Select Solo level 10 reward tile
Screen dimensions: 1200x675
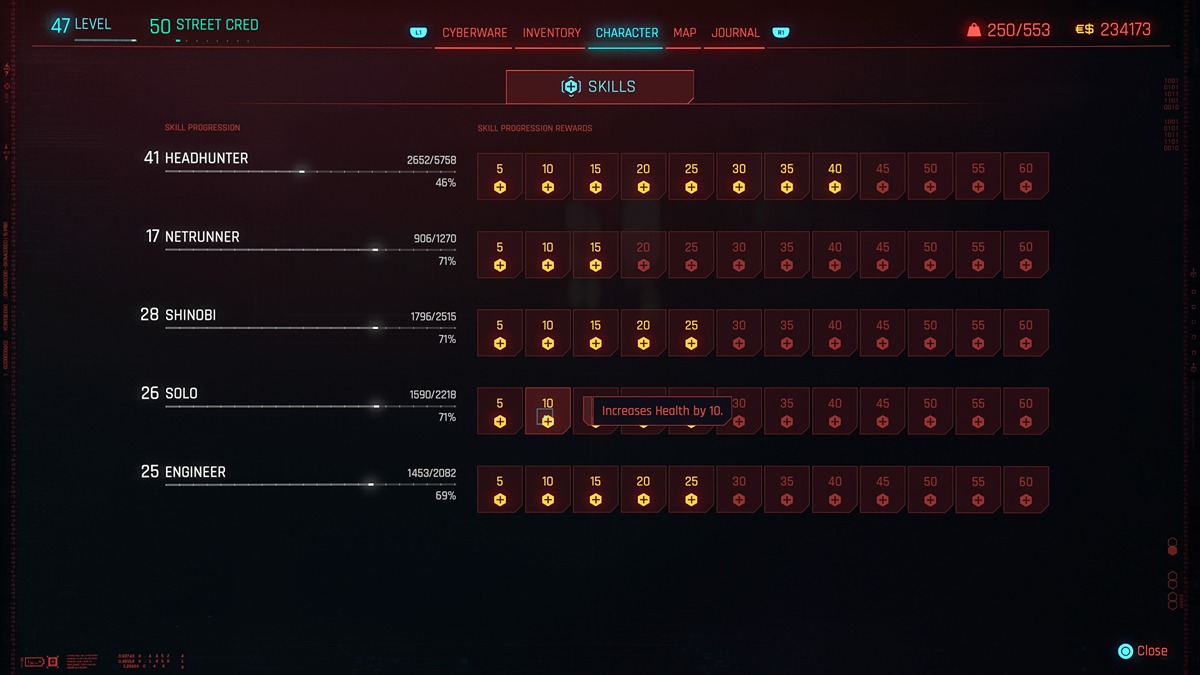548,411
